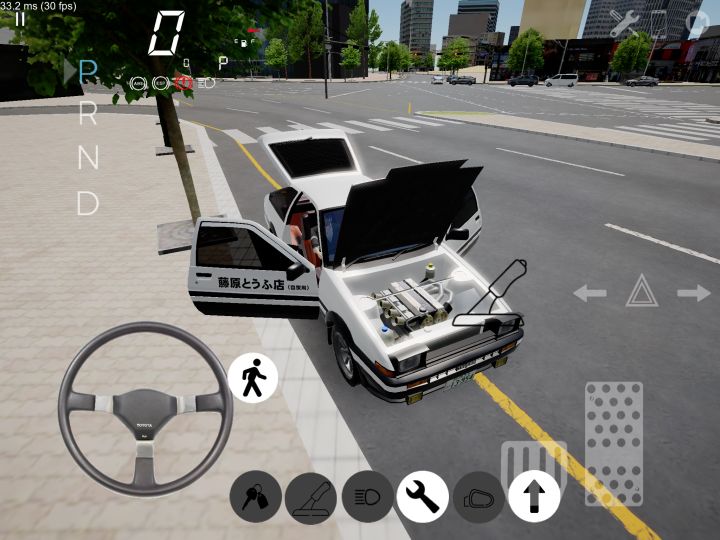
Task: Exit the car with the pedestrian button
Action: pyautogui.click(x=254, y=378)
